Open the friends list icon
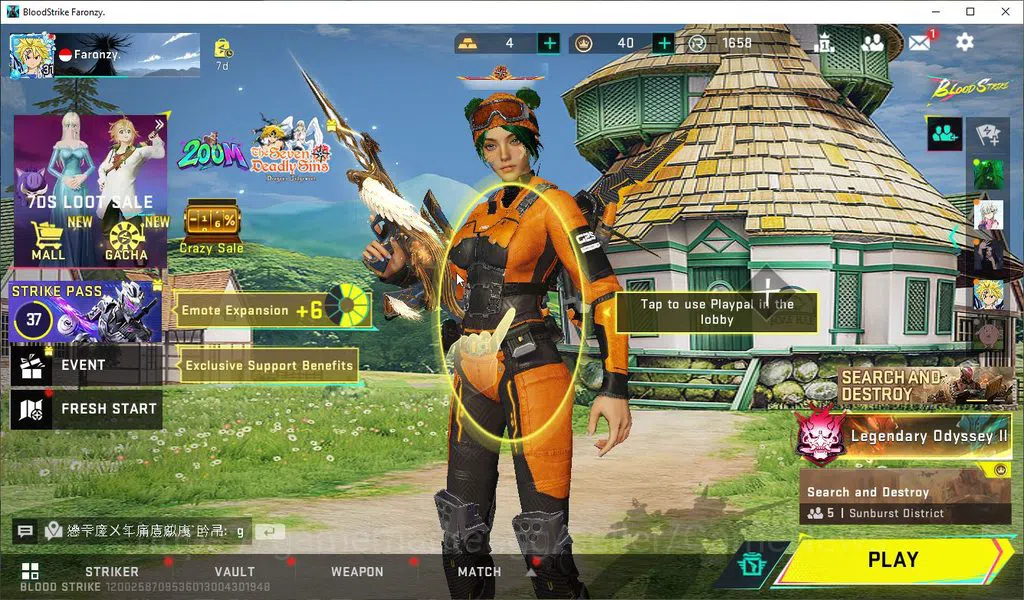The image size is (1024, 600). click(x=872, y=43)
